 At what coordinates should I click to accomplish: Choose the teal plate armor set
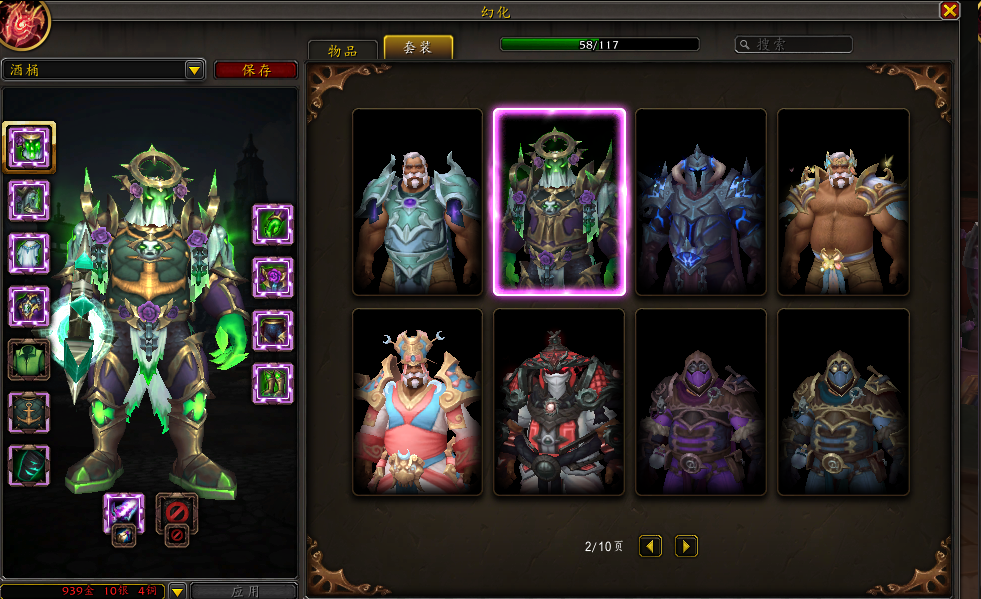(x=417, y=202)
